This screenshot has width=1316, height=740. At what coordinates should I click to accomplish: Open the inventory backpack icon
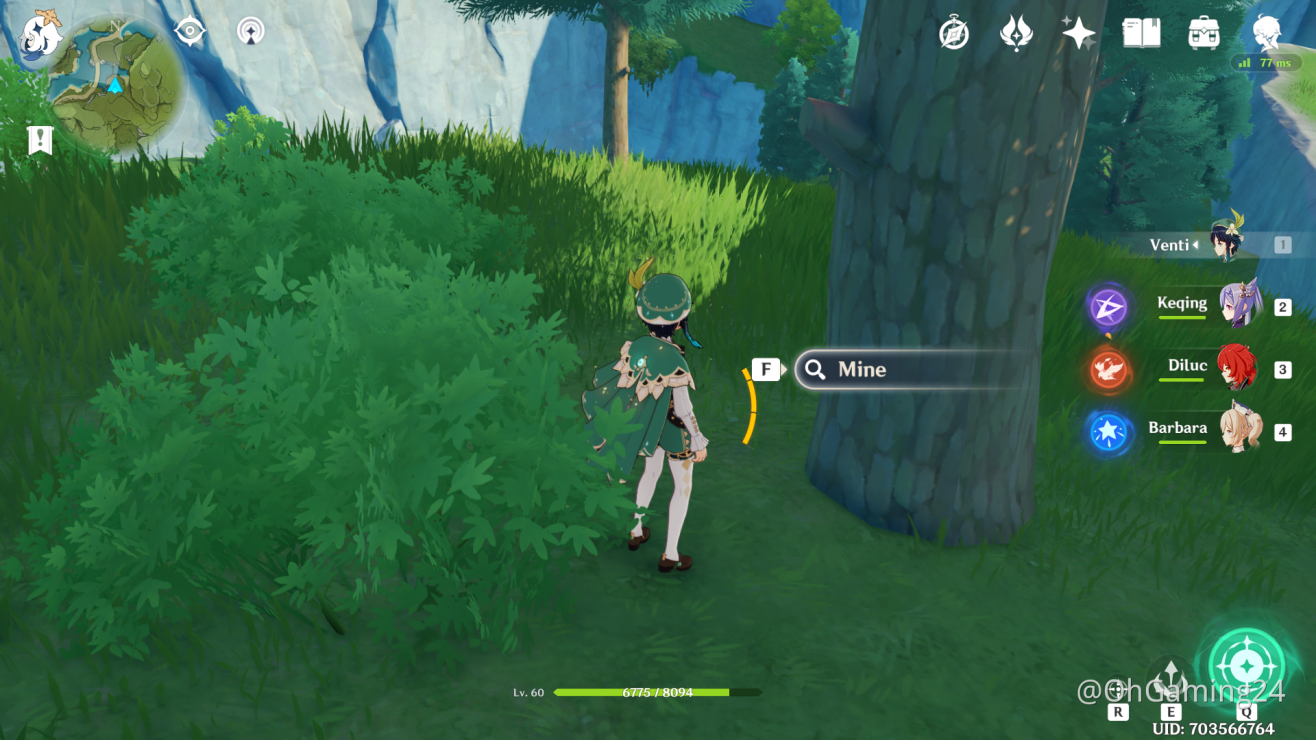point(1204,33)
